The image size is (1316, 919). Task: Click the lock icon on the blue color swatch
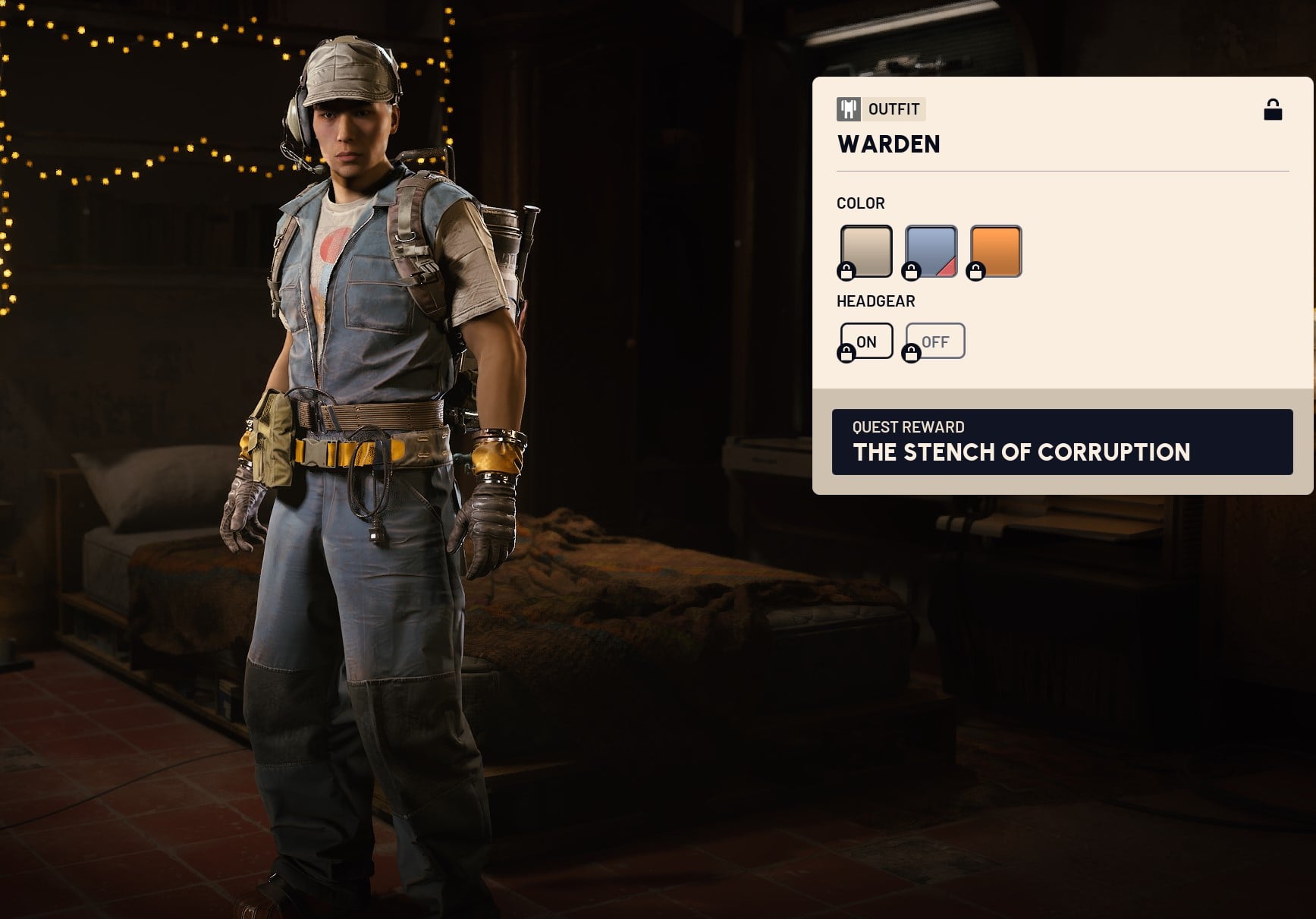point(911,269)
